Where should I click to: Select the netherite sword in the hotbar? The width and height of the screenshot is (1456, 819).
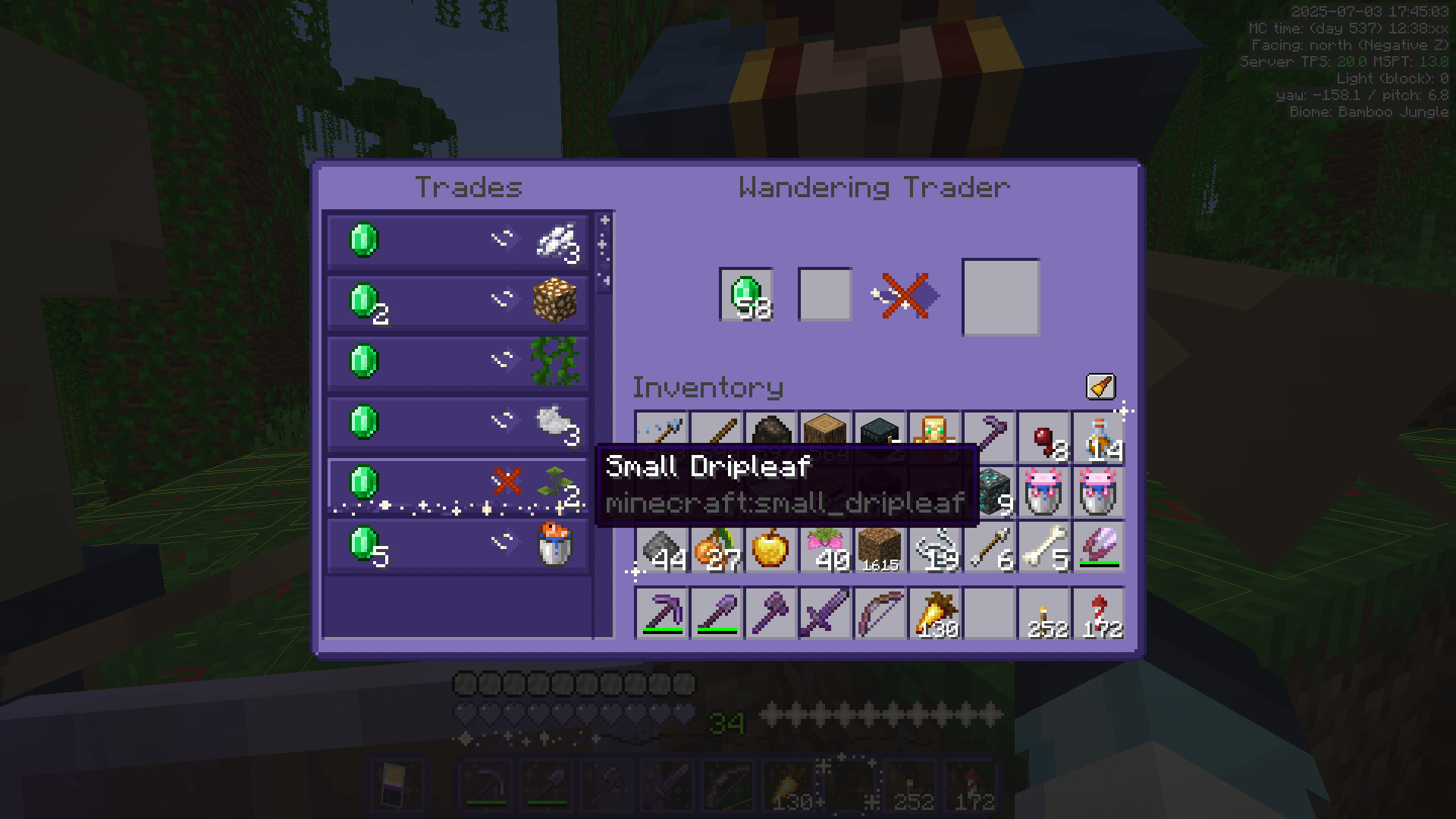[x=825, y=613]
